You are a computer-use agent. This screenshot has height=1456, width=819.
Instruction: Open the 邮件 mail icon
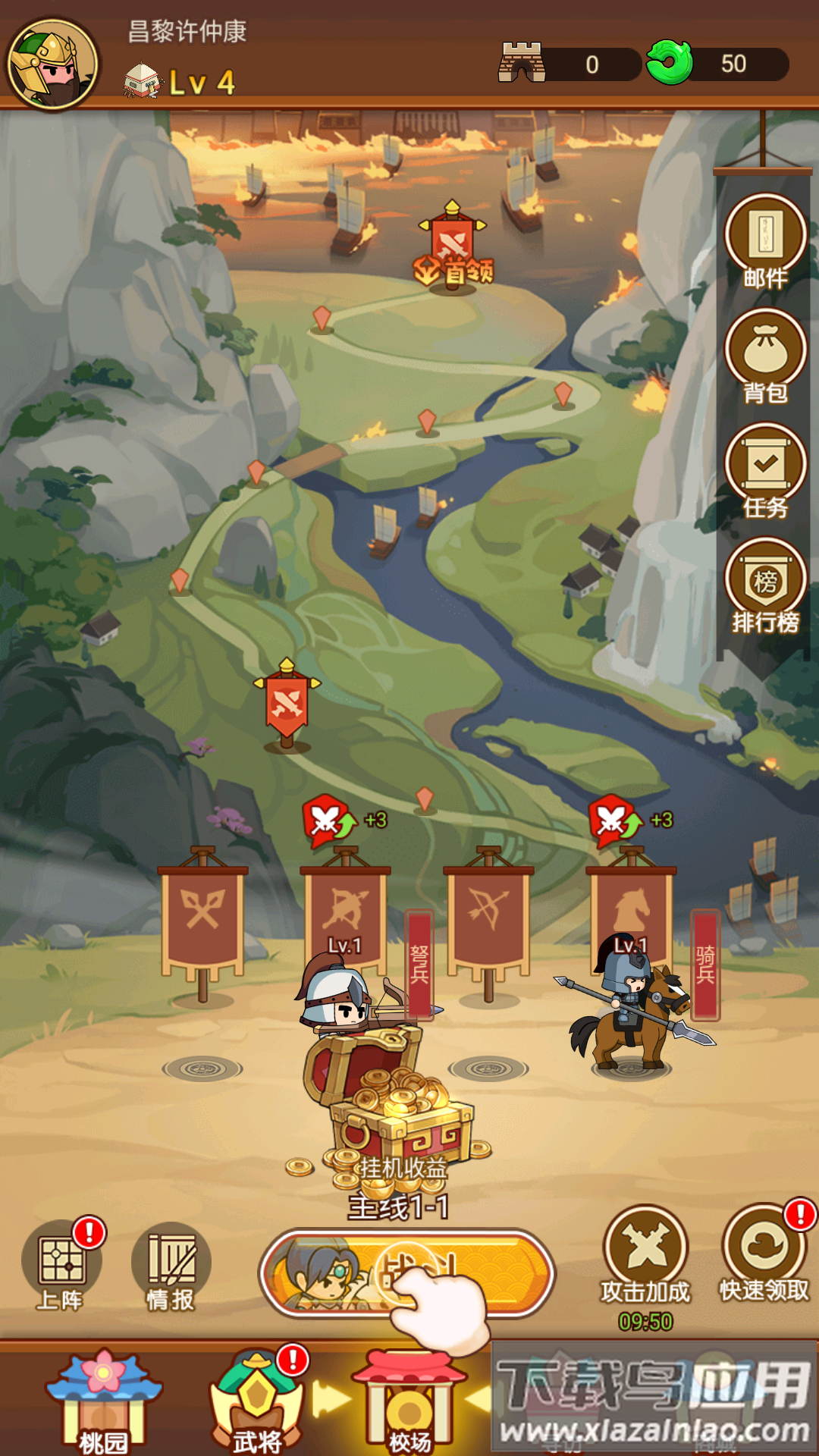[x=765, y=242]
